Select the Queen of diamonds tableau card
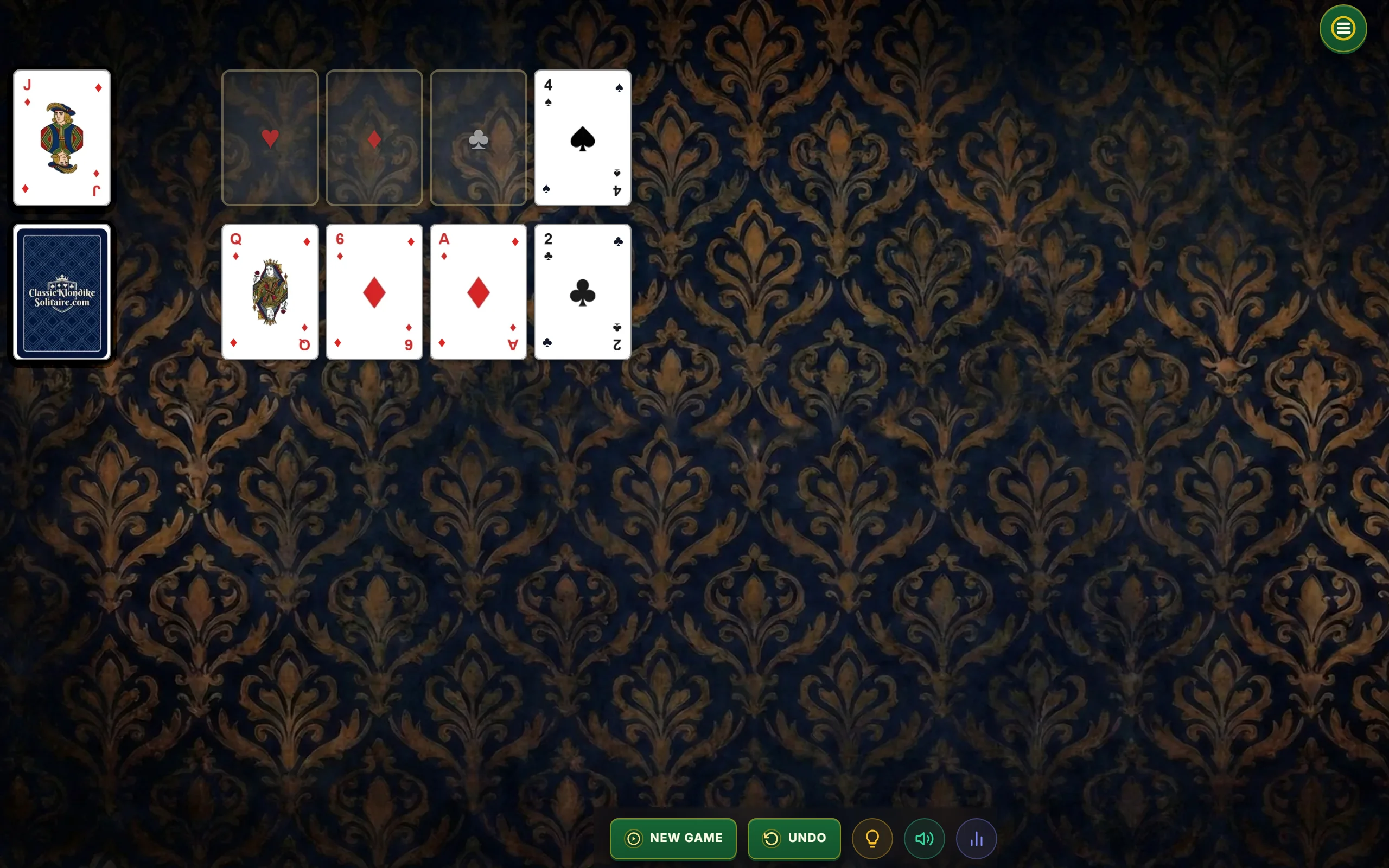This screenshot has width=1389, height=868. 270,292
